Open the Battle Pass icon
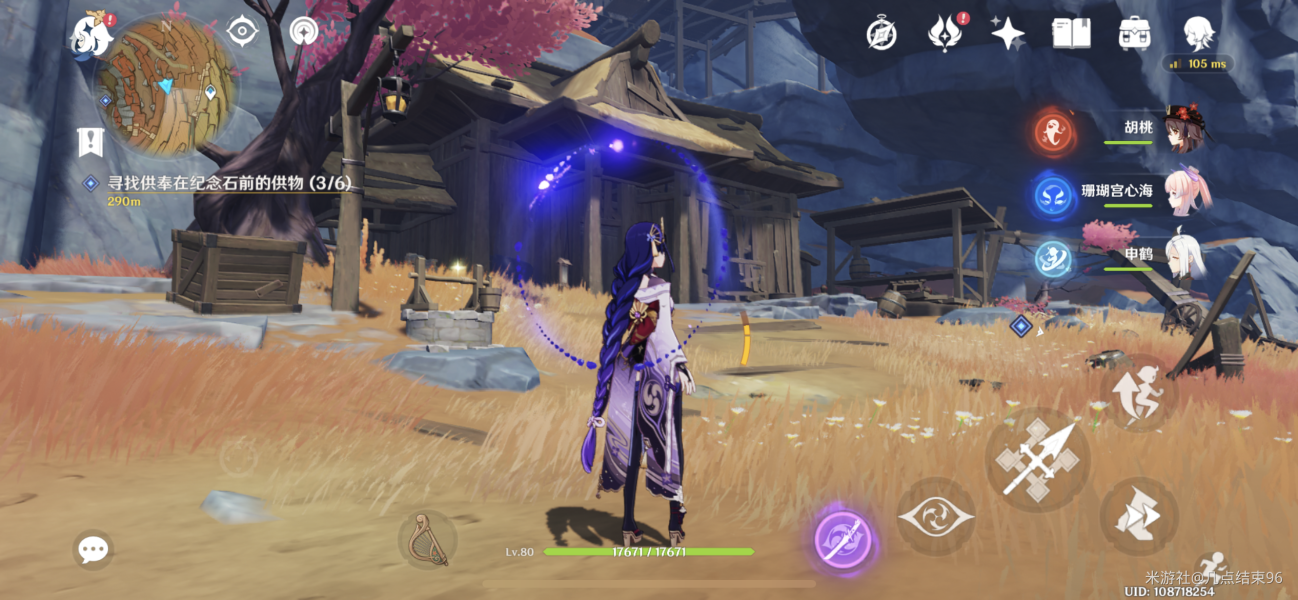The height and width of the screenshot is (600, 1298). coord(943,34)
